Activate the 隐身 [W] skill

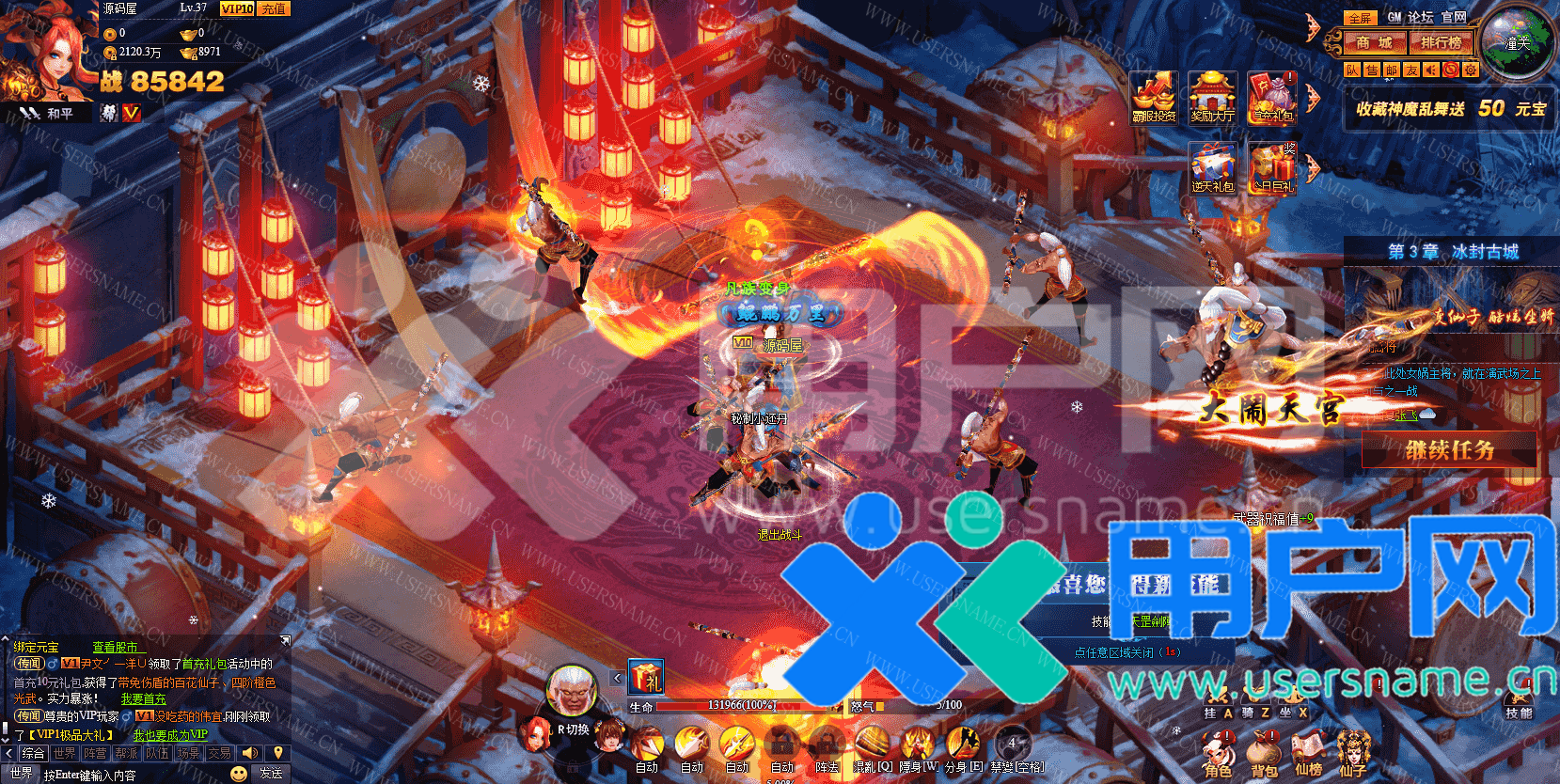pos(917,746)
